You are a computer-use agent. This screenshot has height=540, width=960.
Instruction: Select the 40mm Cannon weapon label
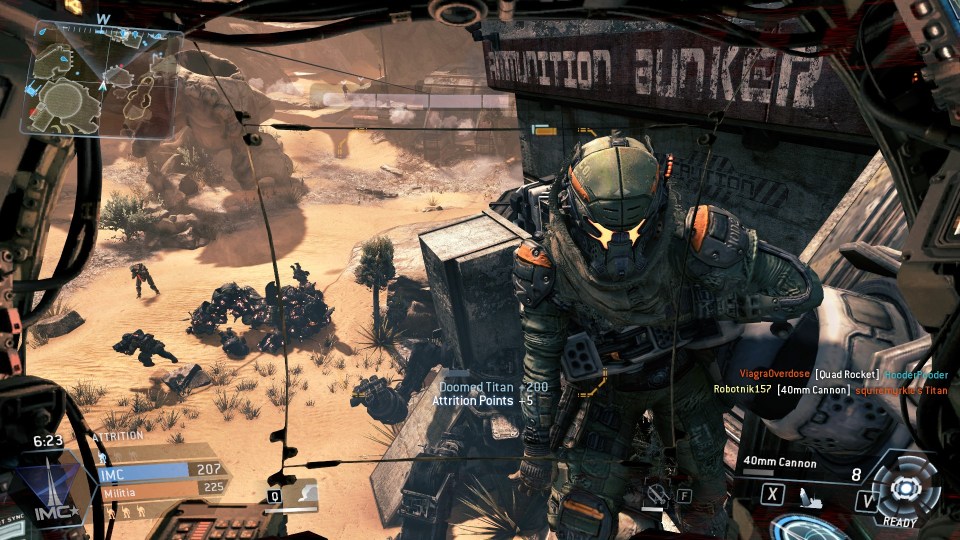coord(780,463)
